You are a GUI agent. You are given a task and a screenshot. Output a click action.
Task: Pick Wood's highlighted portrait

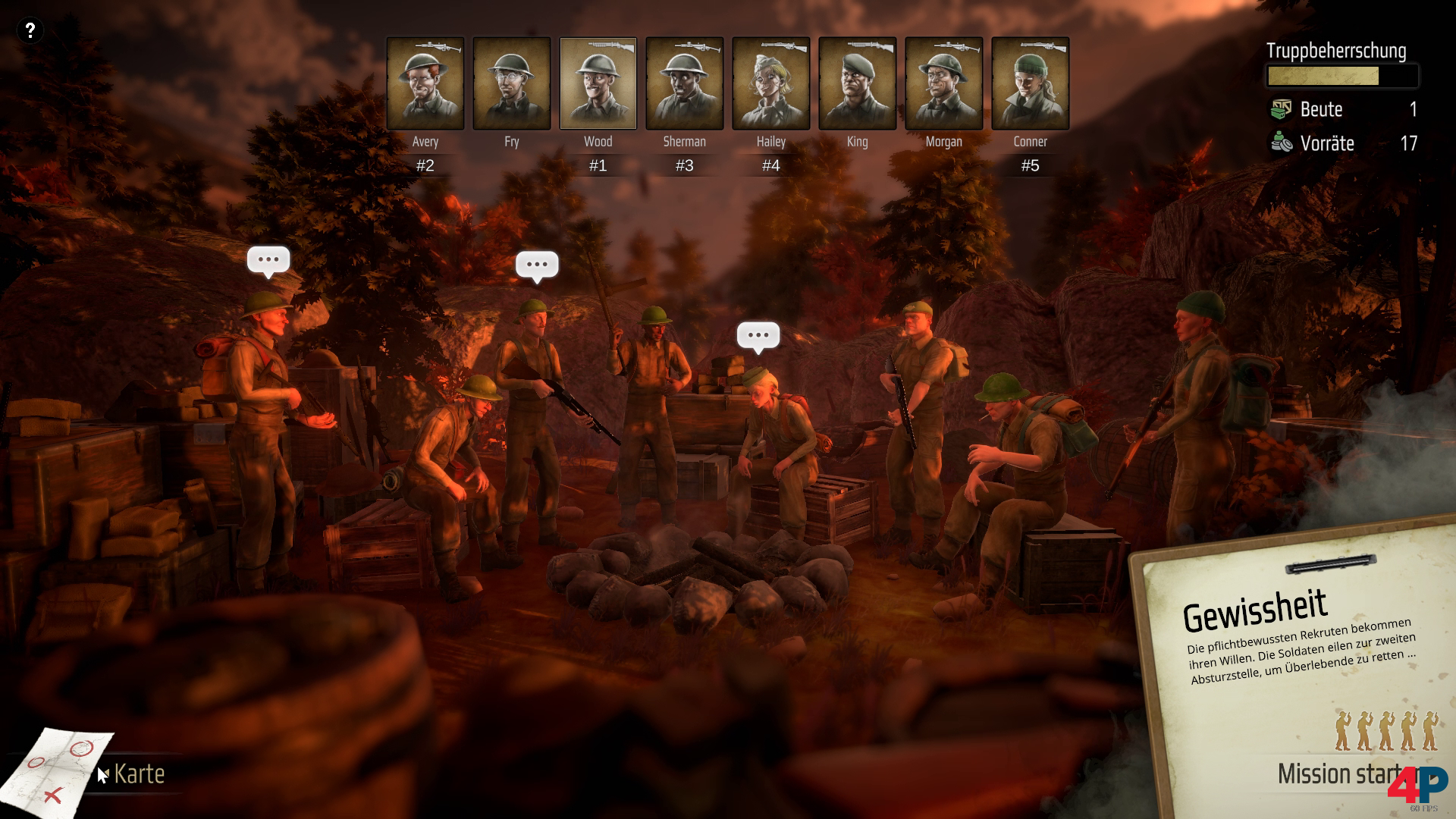[x=598, y=83]
